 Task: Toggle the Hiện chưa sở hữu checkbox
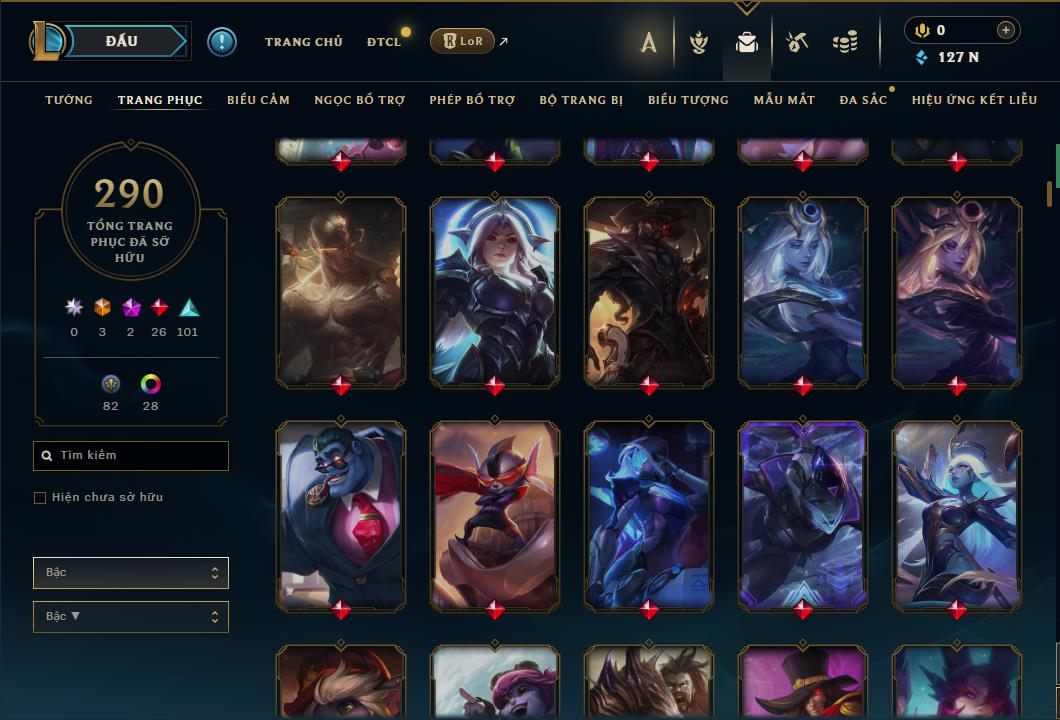click(x=40, y=498)
